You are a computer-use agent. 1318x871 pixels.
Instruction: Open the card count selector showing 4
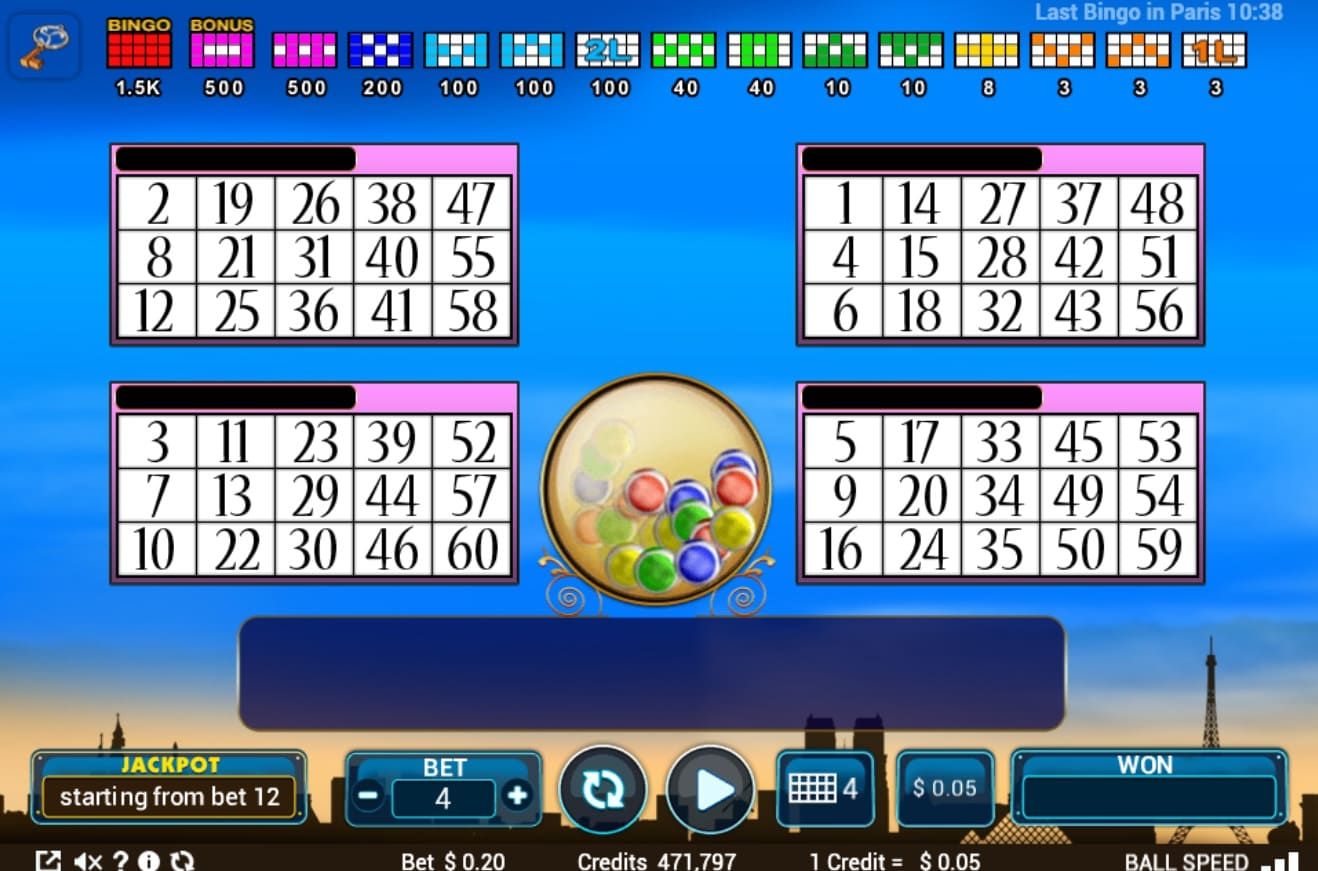(825, 788)
